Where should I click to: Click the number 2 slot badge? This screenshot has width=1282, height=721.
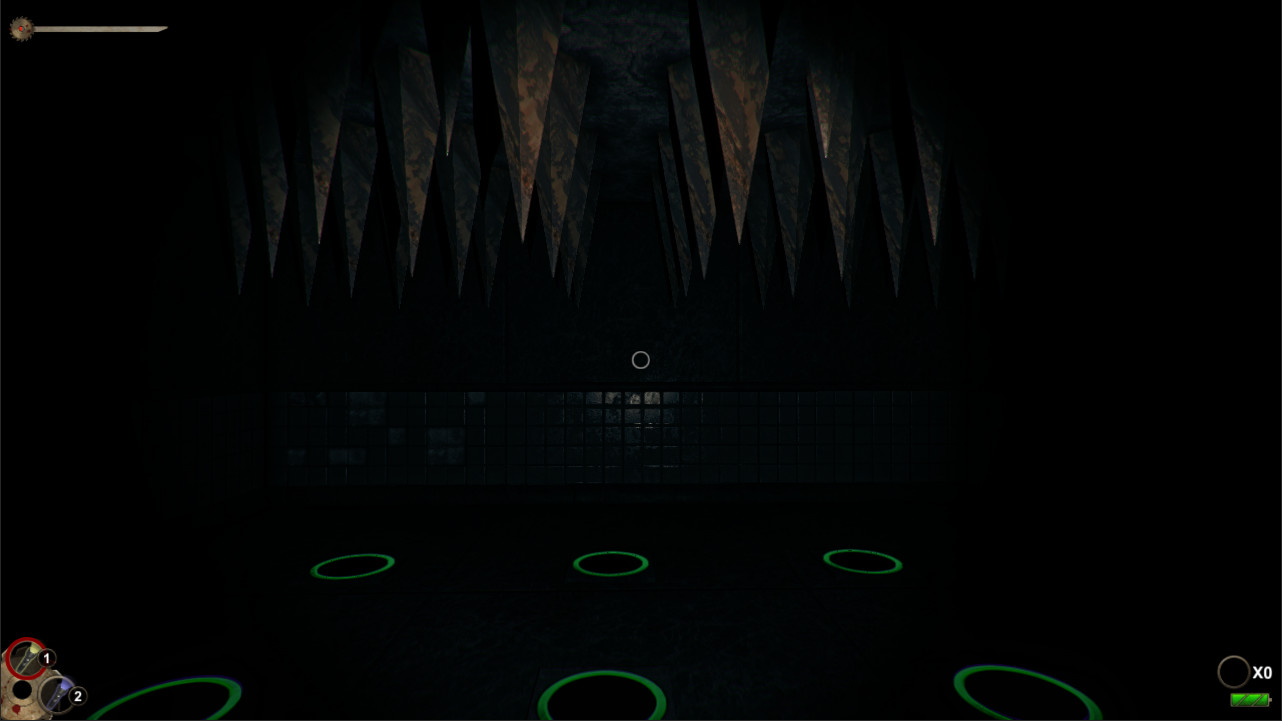point(77,696)
